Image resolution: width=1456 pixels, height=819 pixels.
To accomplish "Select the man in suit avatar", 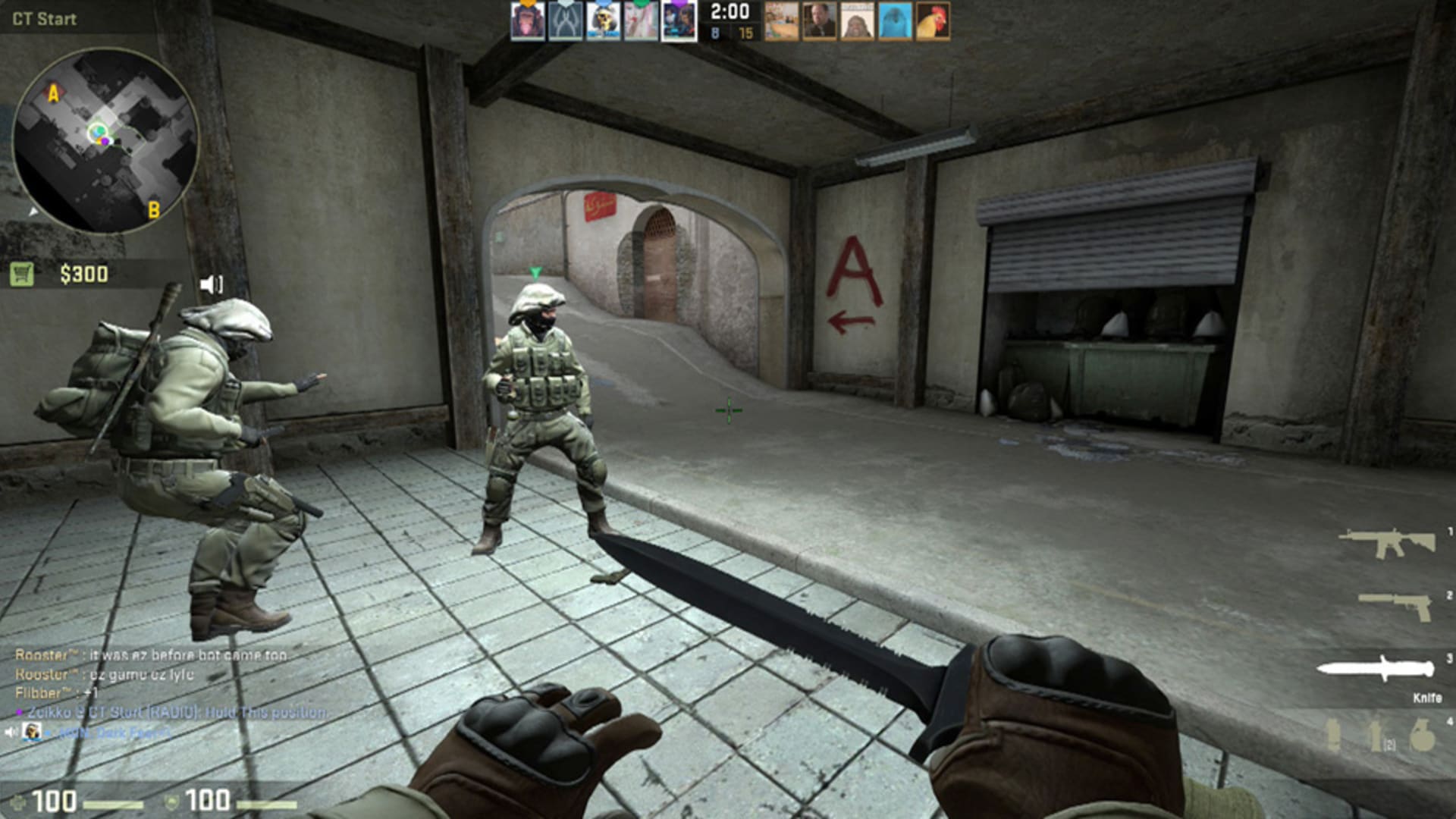I will coord(819,21).
